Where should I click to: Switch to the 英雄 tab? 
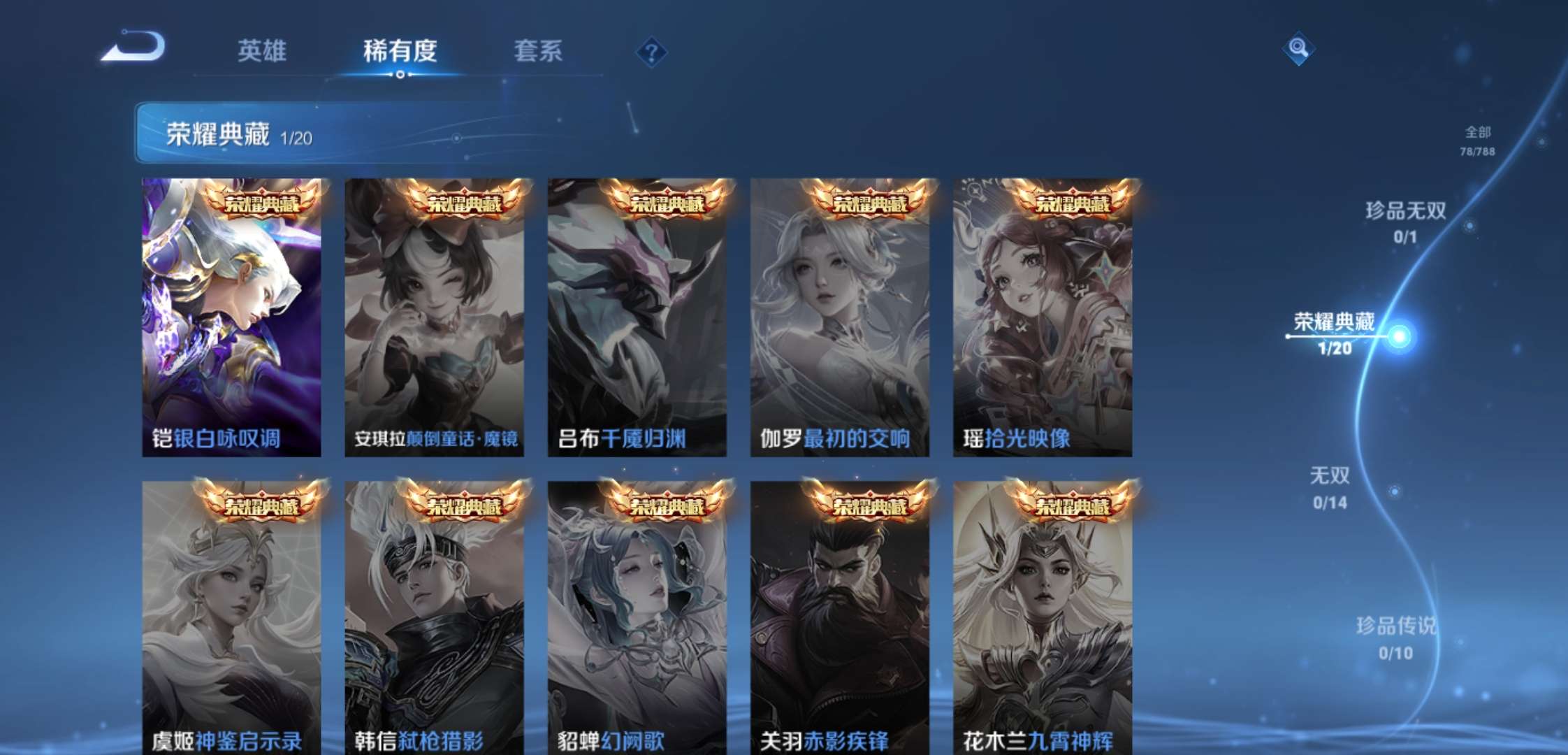coord(263,50)
